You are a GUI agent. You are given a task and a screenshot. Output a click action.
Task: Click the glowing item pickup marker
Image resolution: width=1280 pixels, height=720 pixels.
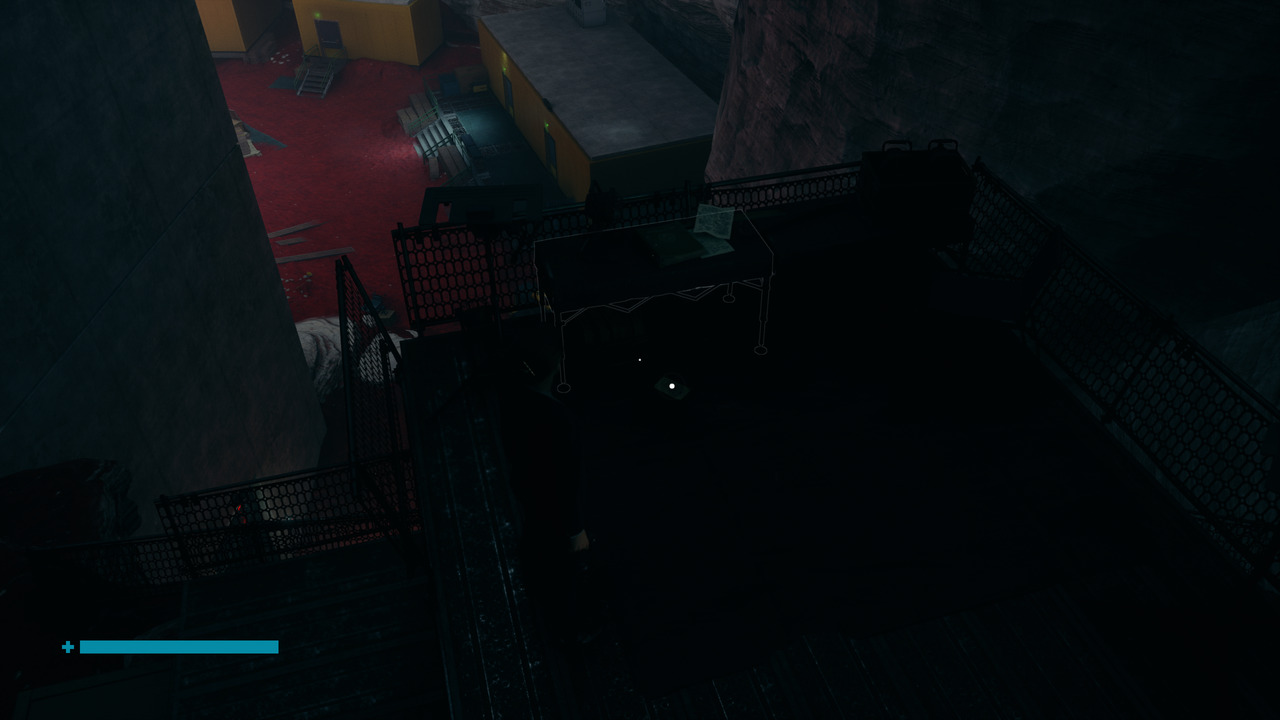(671, 385)
